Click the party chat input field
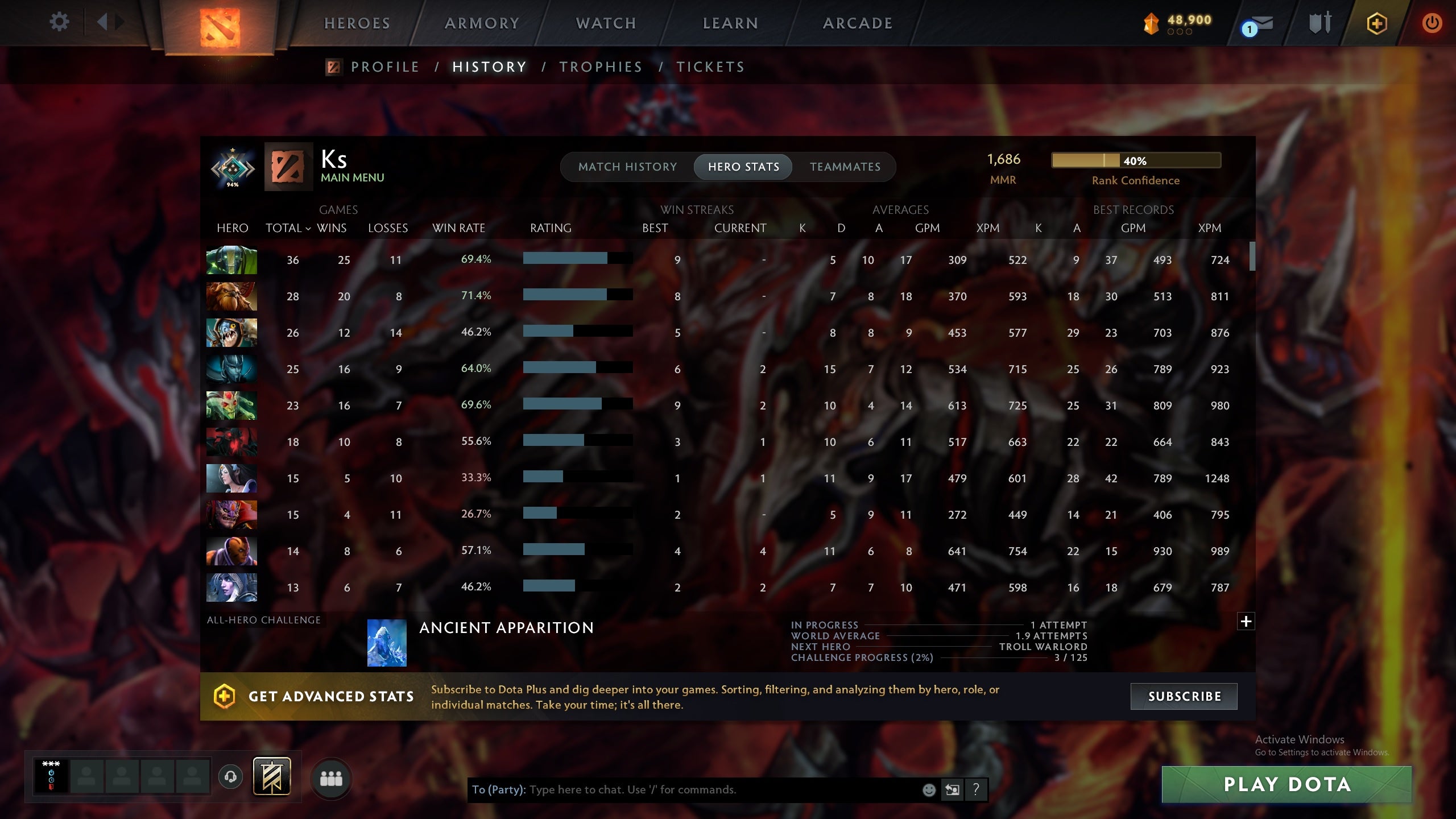The width and height of the screenshot is (1456, 819). [682, 789]
